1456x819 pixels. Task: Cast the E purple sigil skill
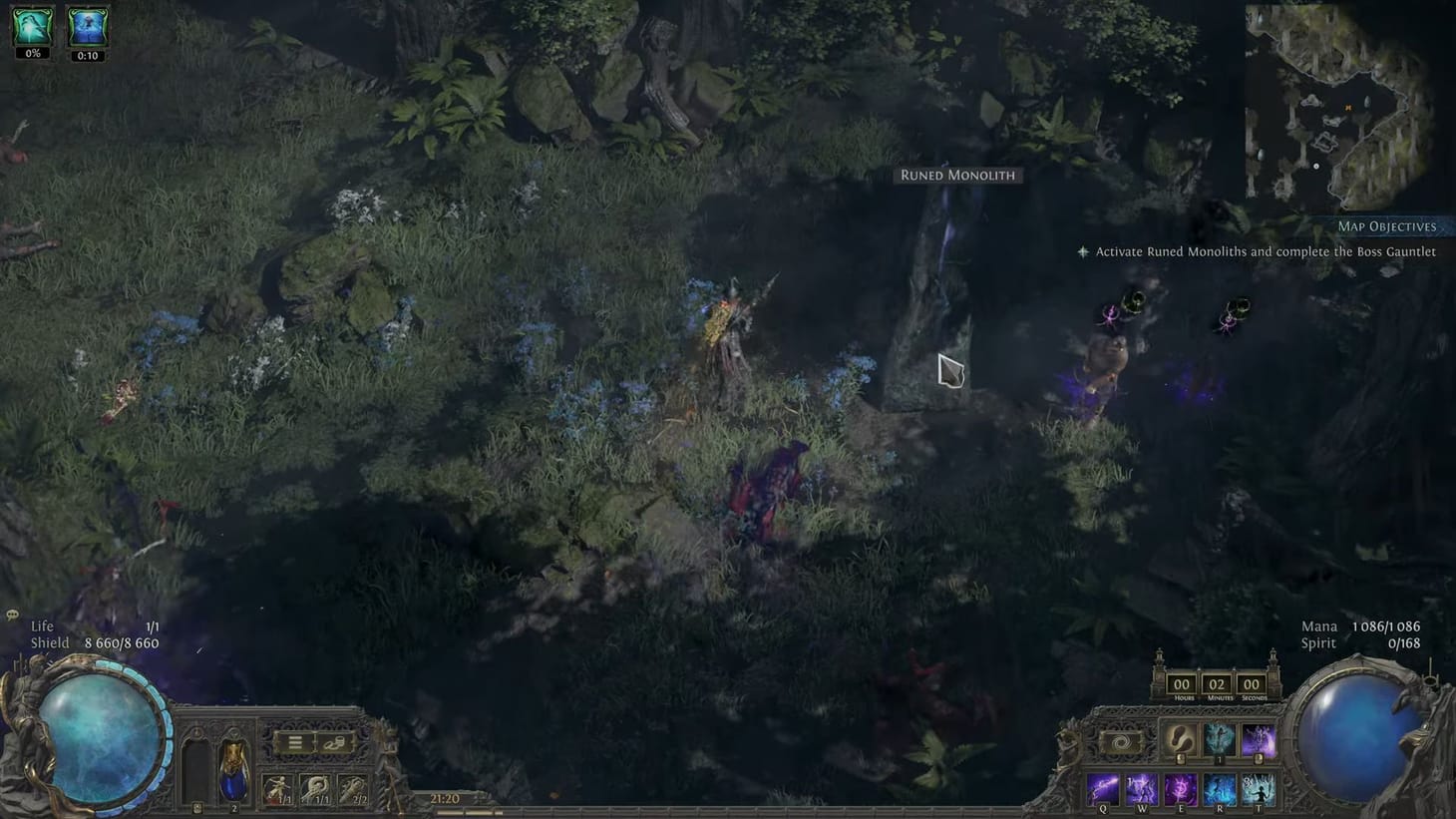tap(1181, 790)
